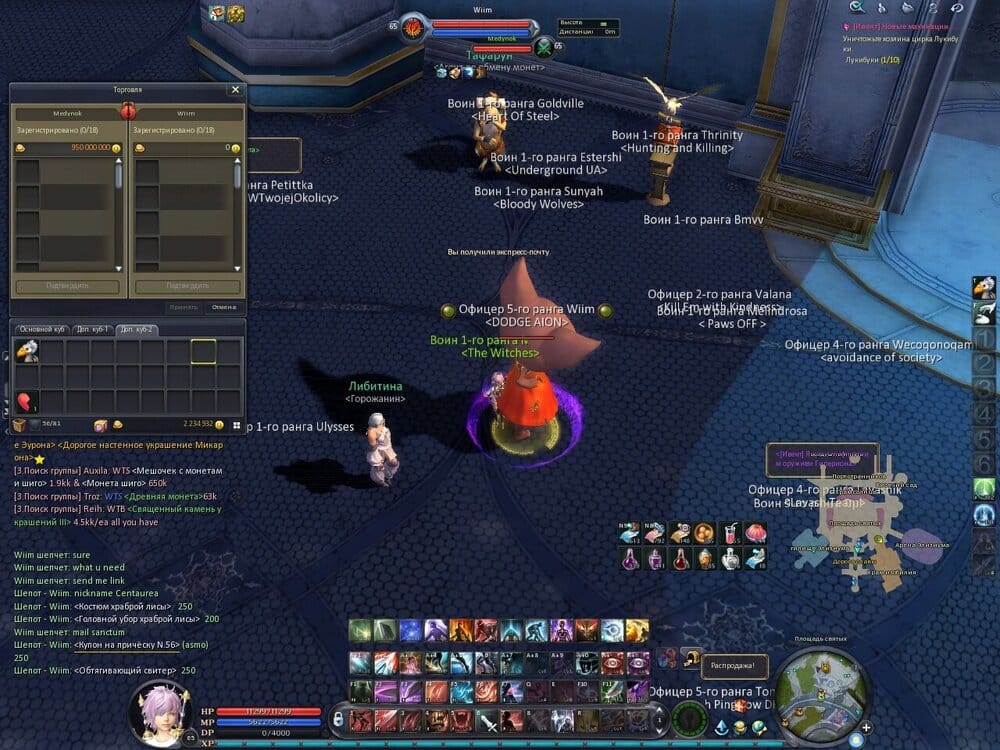The height and width of the screenshot is (750, 1000).
Task: Click the 950 000 000 kinah trade amount field
Action: (x=68, y=147)
